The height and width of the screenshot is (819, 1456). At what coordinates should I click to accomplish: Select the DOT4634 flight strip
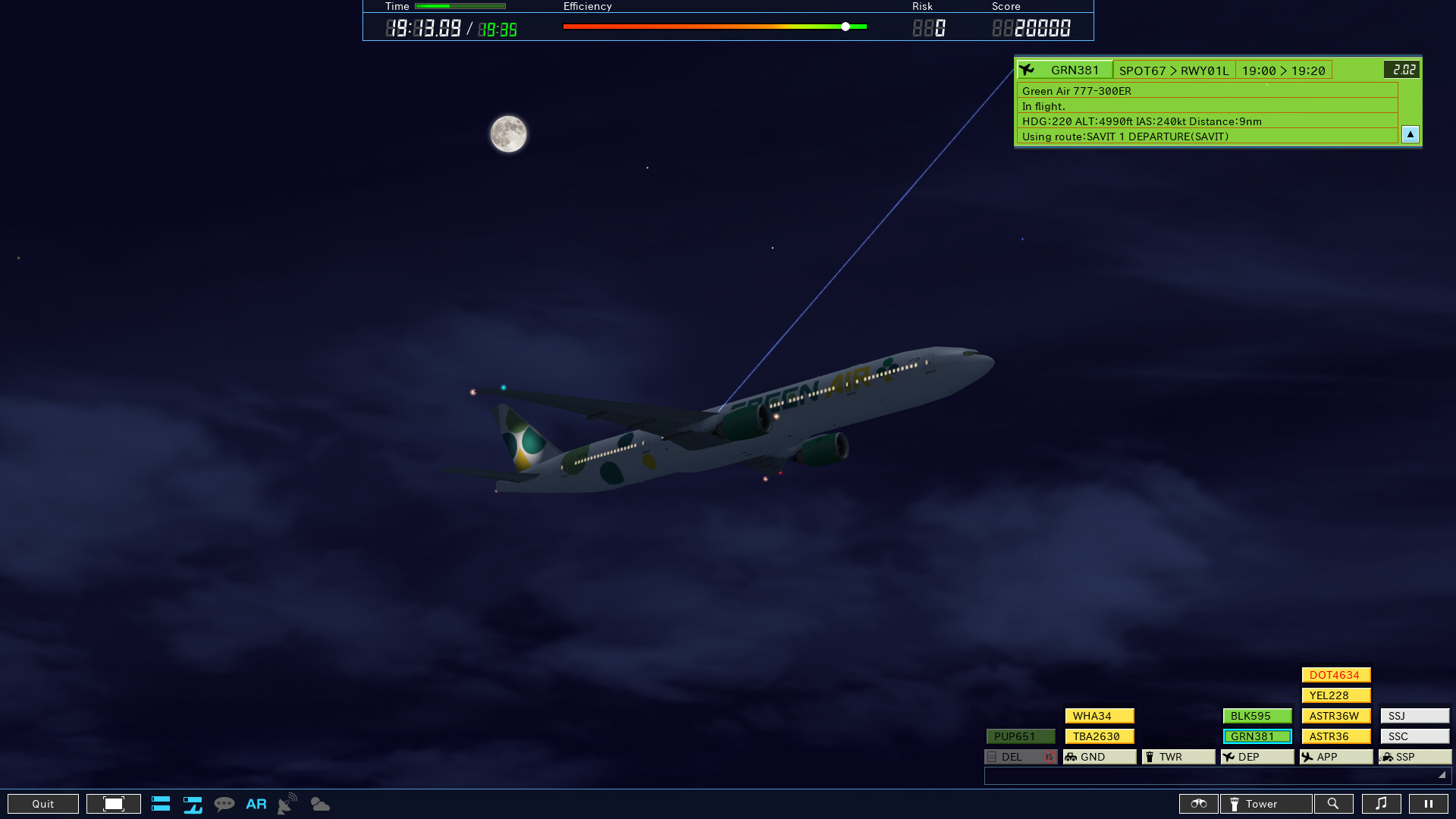pos(1335,674)
